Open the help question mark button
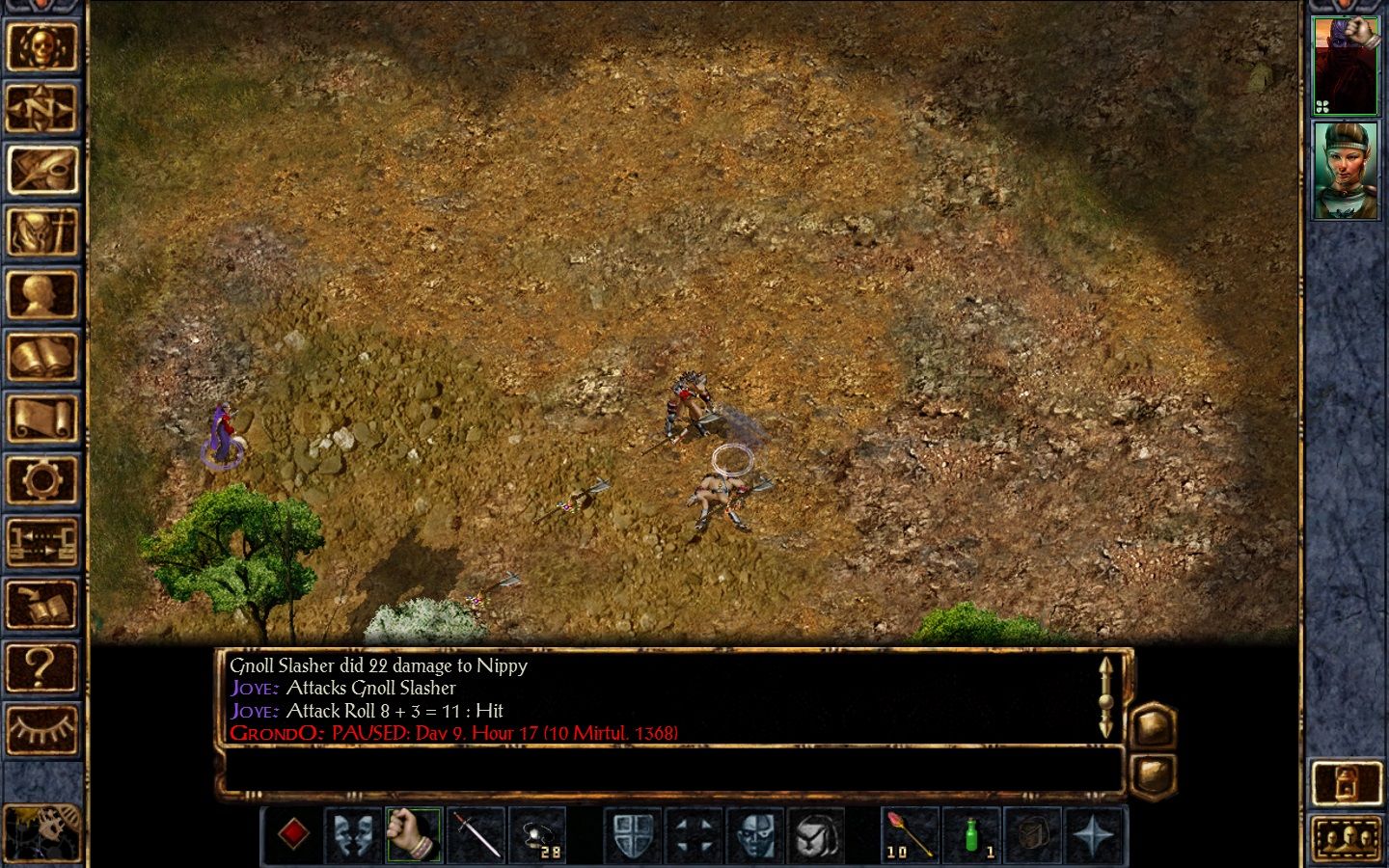 pyautogui.click(x=41, y=666)
